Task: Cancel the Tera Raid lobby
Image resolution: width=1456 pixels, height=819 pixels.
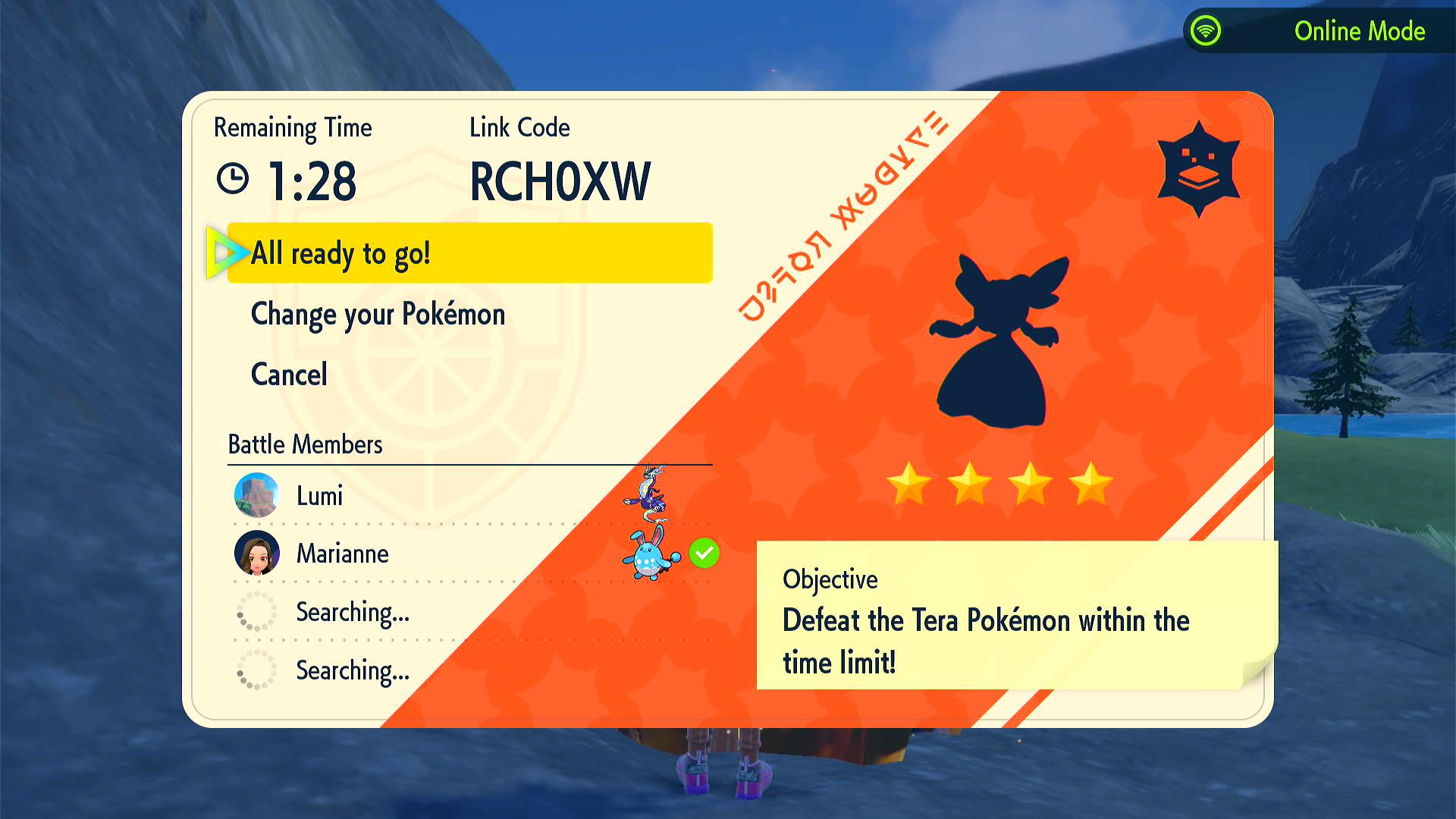Action: click(x=289, y=375)
